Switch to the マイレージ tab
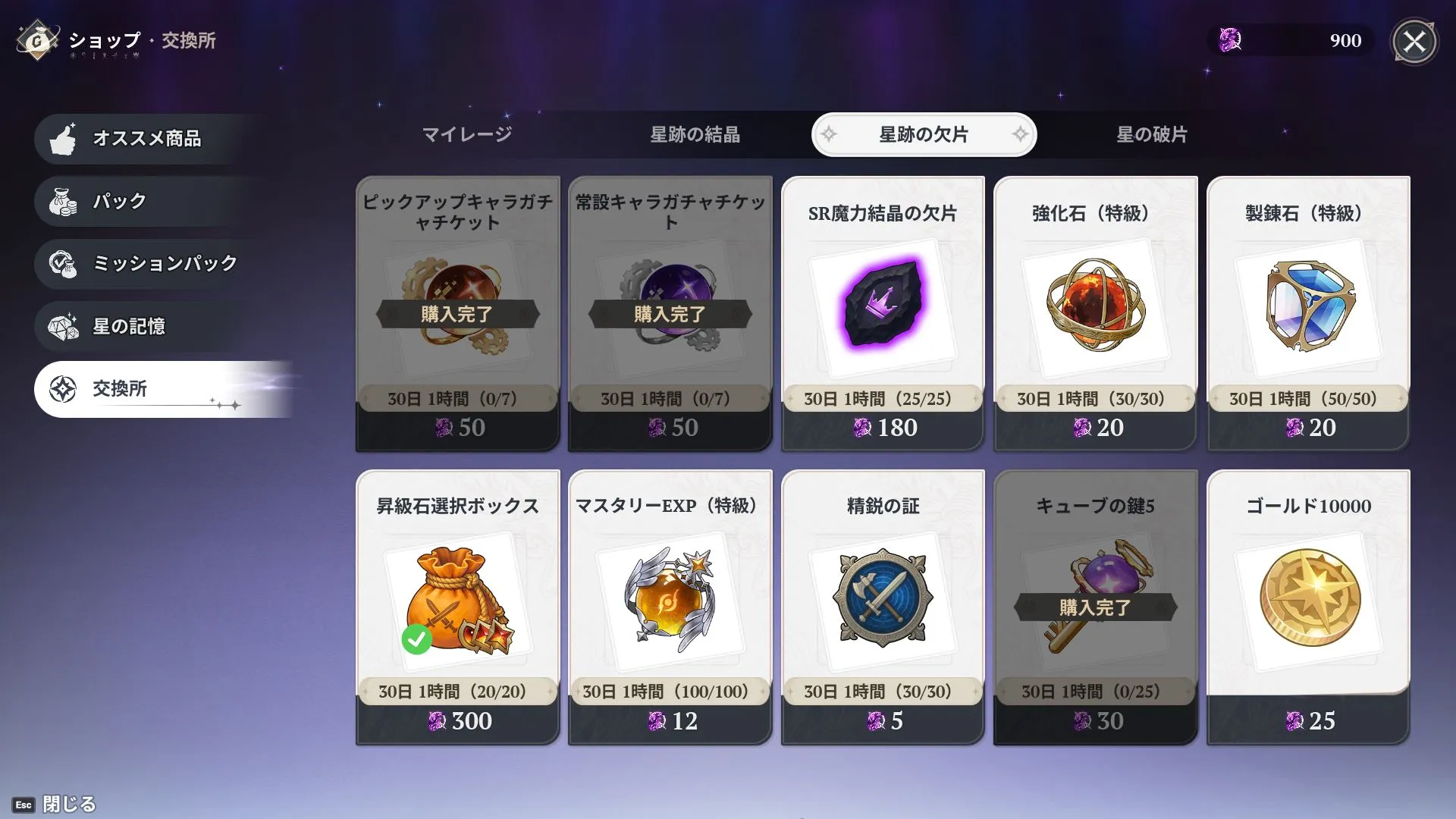The image size is (1456, 819). [x=468, y=134]
